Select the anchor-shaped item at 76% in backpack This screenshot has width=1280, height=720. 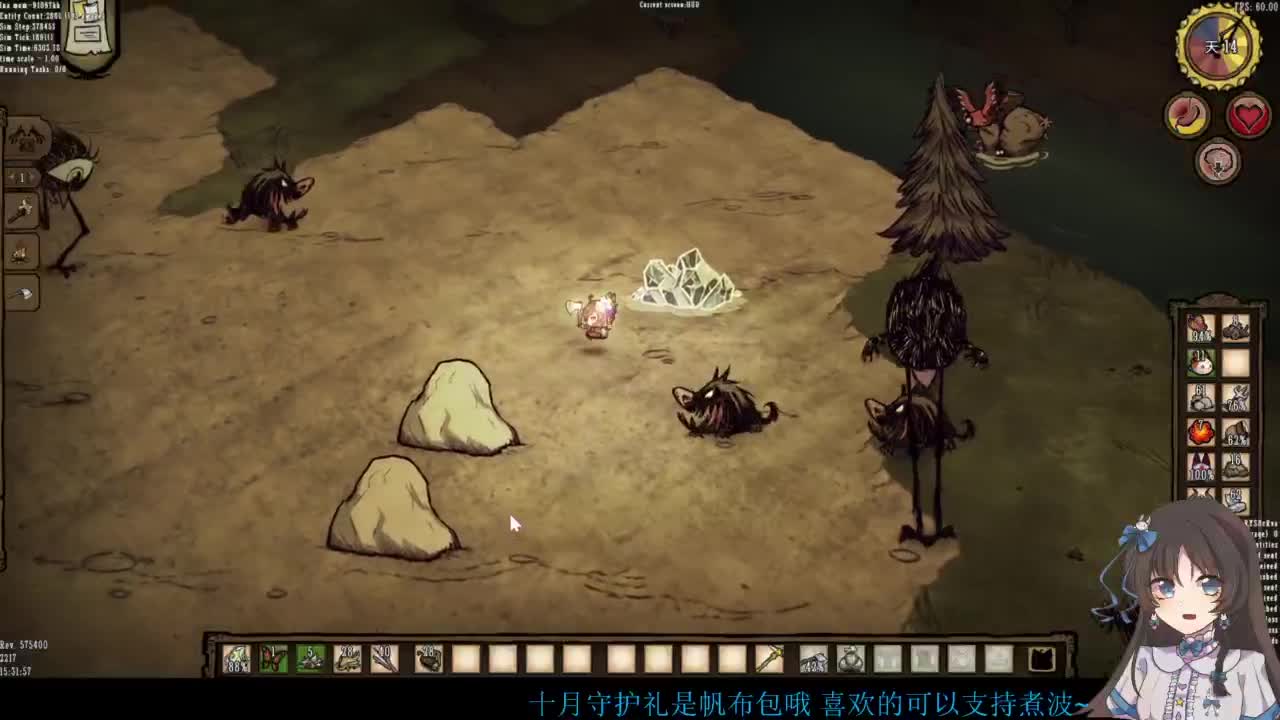click(x=1236, y=397)
